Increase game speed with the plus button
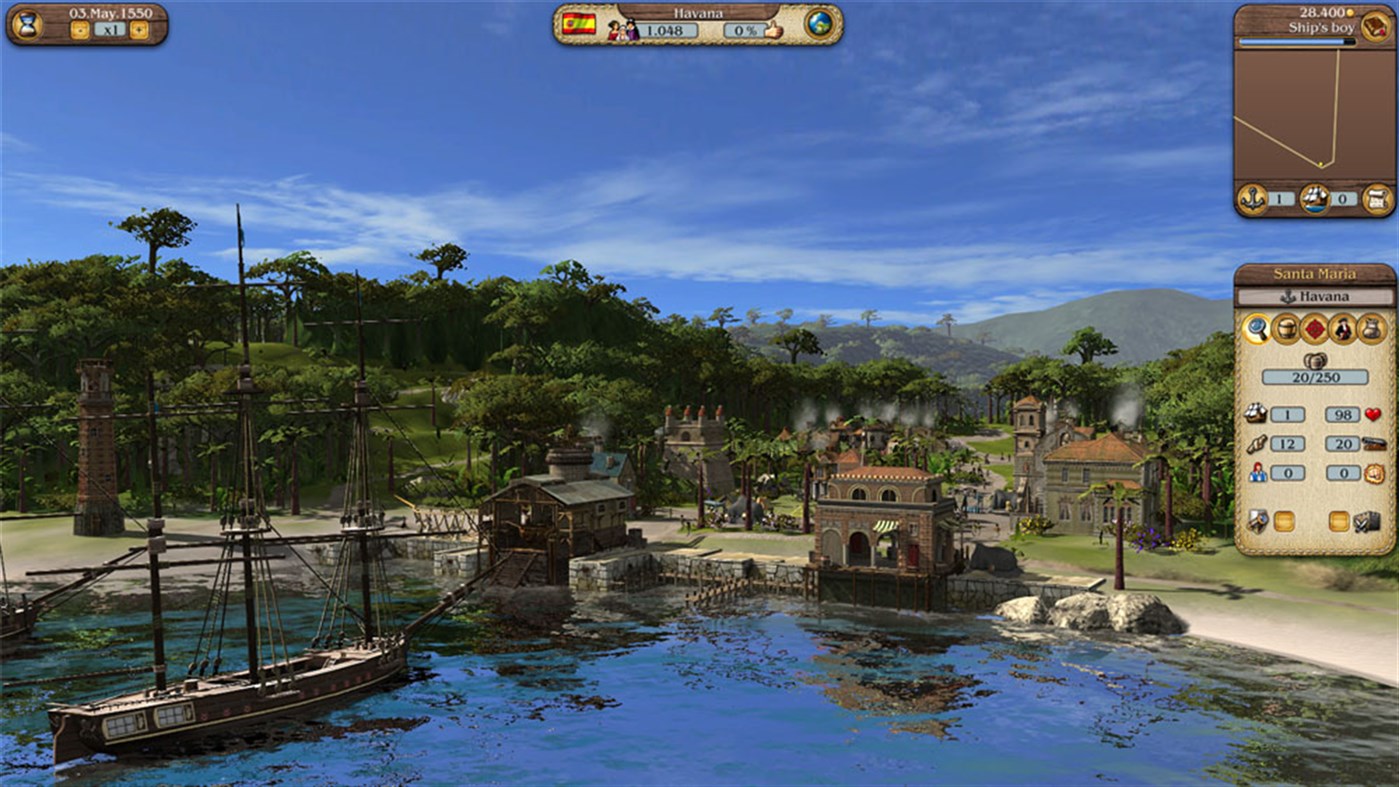1399x787 pixels. [137, 30]
